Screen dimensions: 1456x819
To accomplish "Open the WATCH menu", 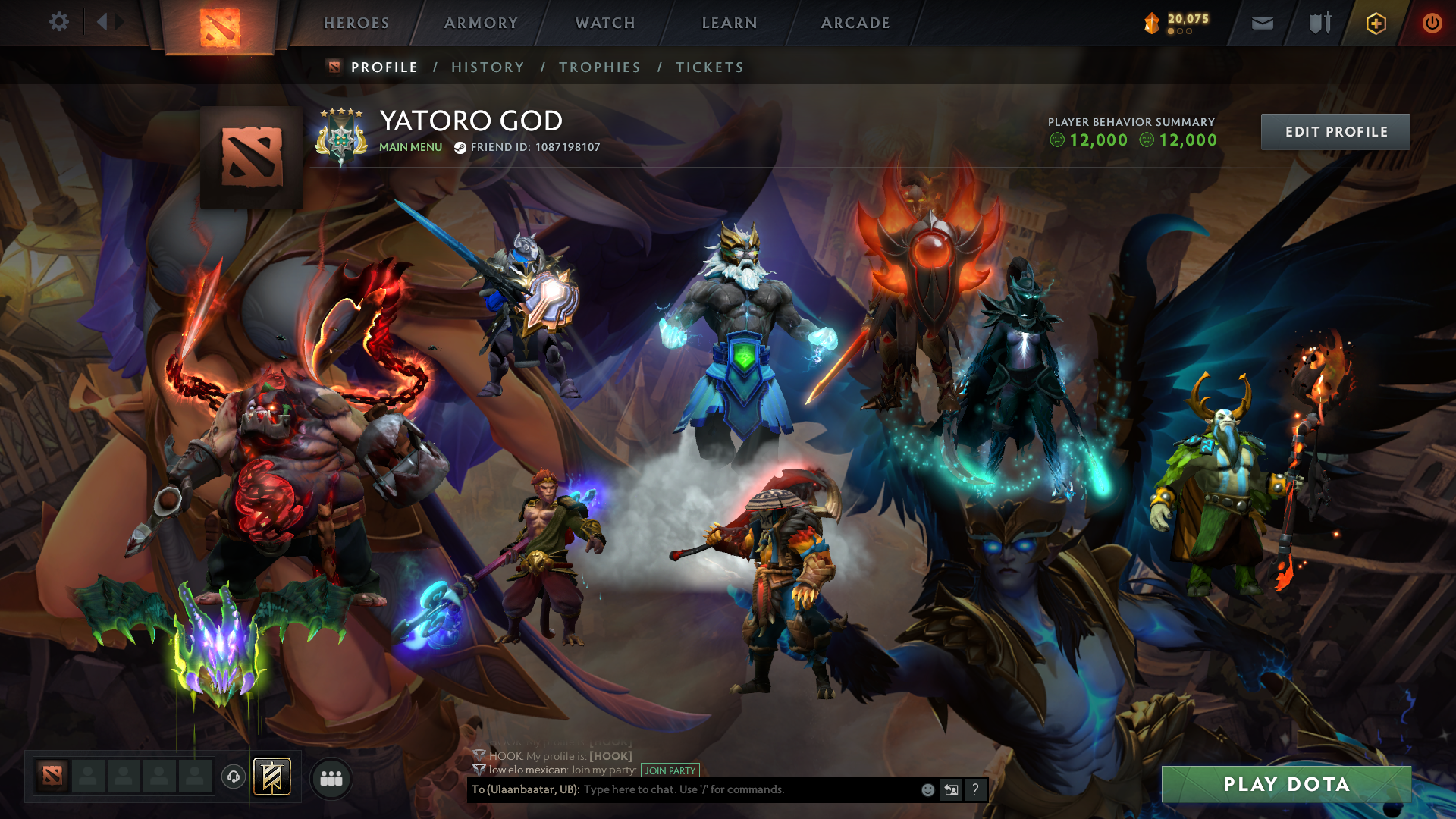I will click(604, 23).
